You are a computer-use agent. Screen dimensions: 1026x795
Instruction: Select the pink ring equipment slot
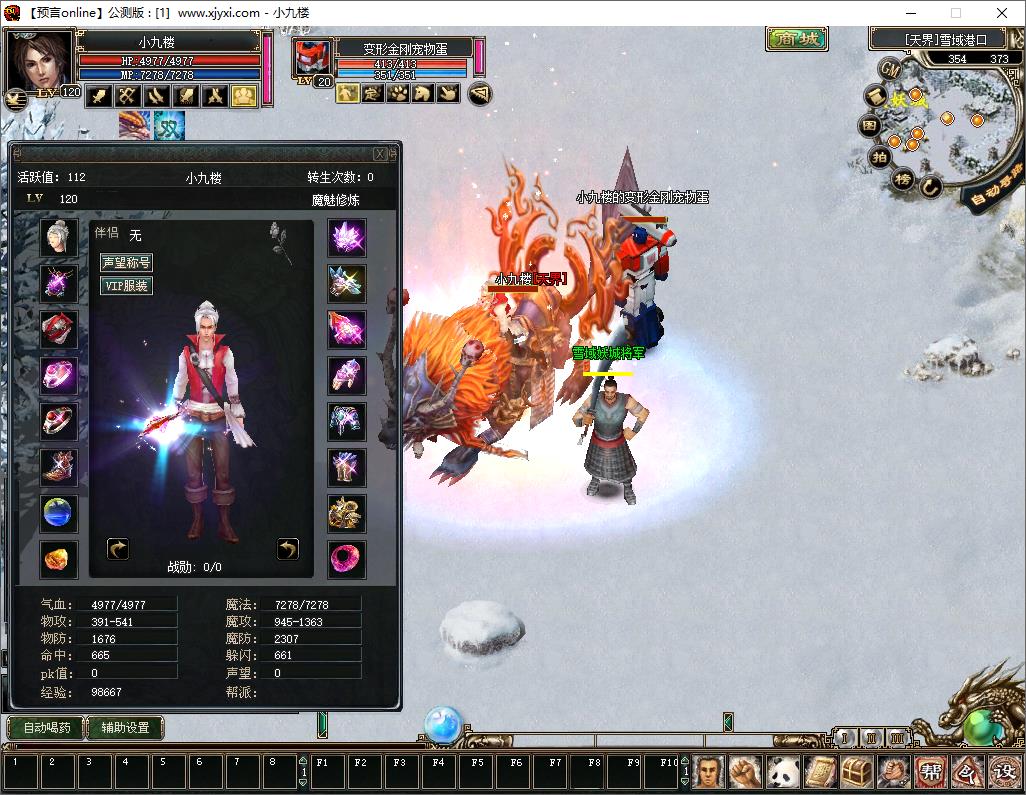pyautogui.click(x=59, y=375)
